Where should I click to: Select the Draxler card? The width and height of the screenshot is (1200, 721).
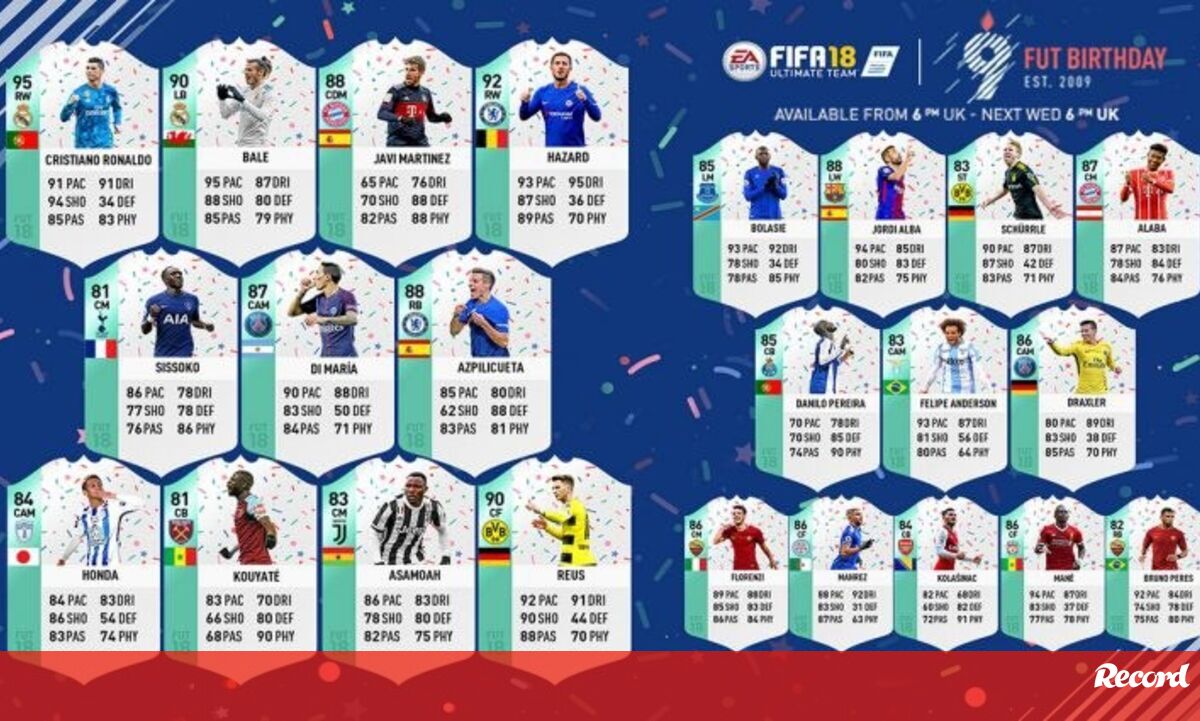pyautogui.click(x=1073, y=395)
